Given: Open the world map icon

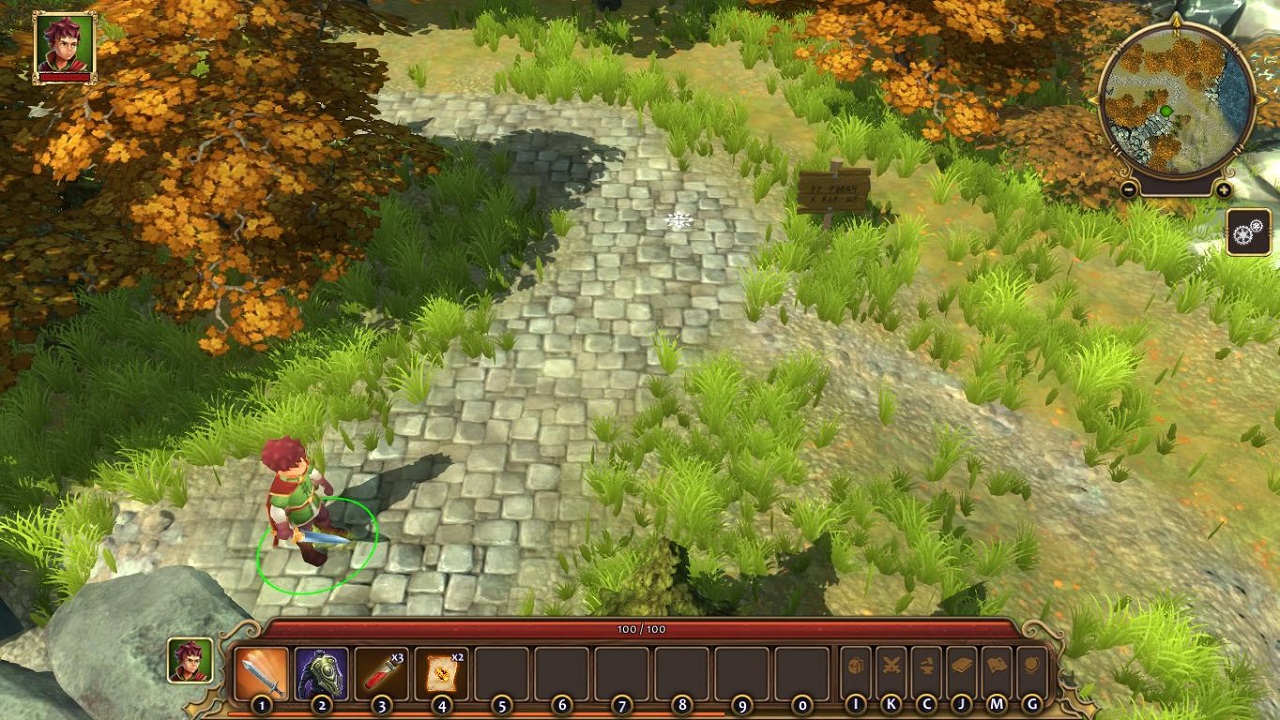Looking at the screenshot, I should pyautogui.click(x=996, y=667).
